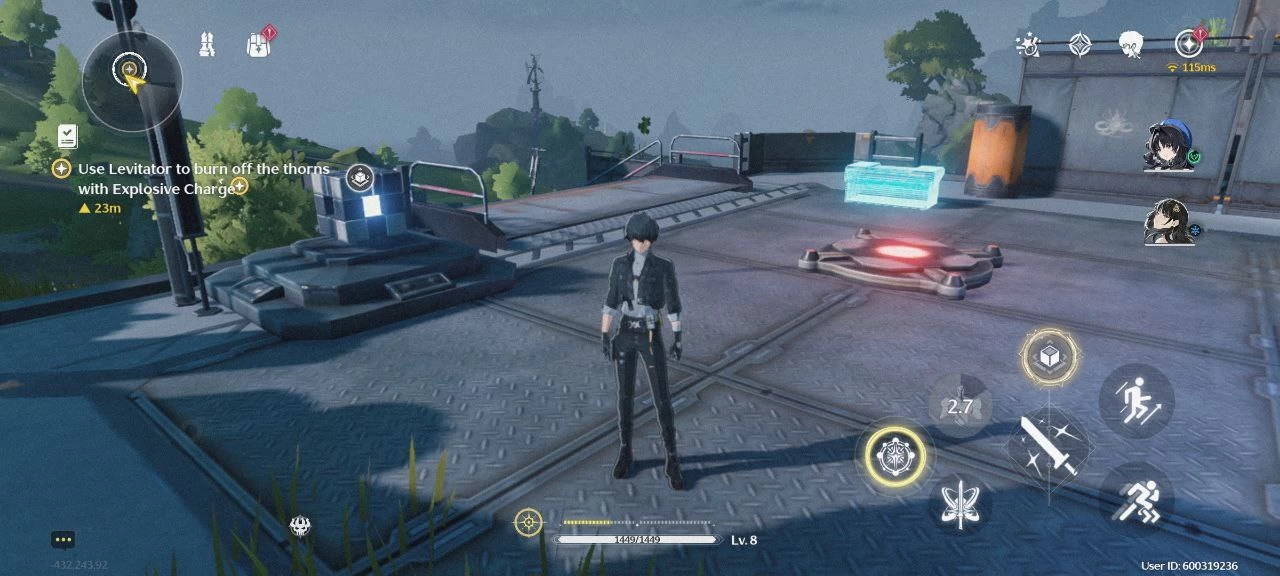Screen dimensions: 1280x576
Task: Trigger the gold-ringed ultimate ability
Action: coord(895,456)
